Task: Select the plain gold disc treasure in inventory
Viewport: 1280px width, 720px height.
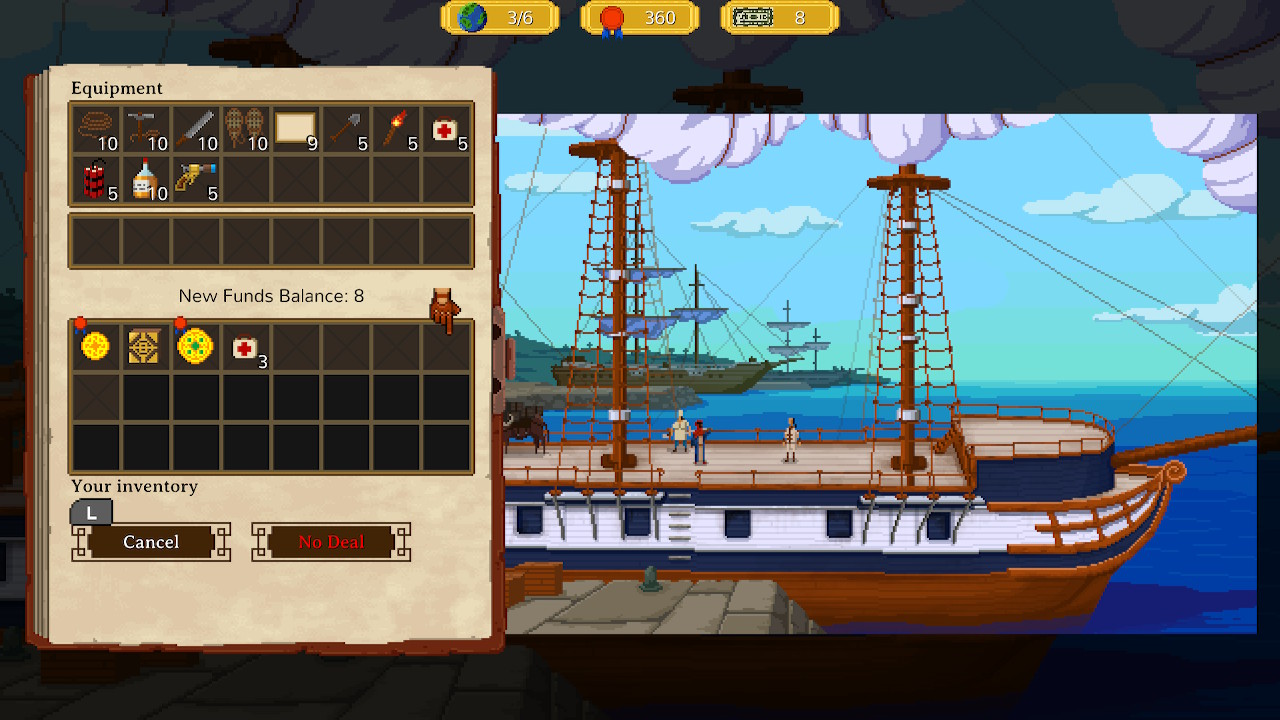Action: (96, 346)
